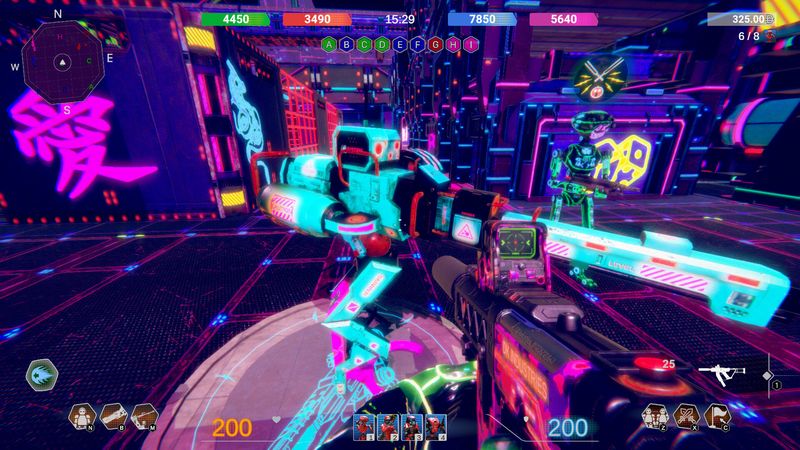Select the single robot unit command icon
Viewport: 800px width, 450px height.
coord(83,415)
